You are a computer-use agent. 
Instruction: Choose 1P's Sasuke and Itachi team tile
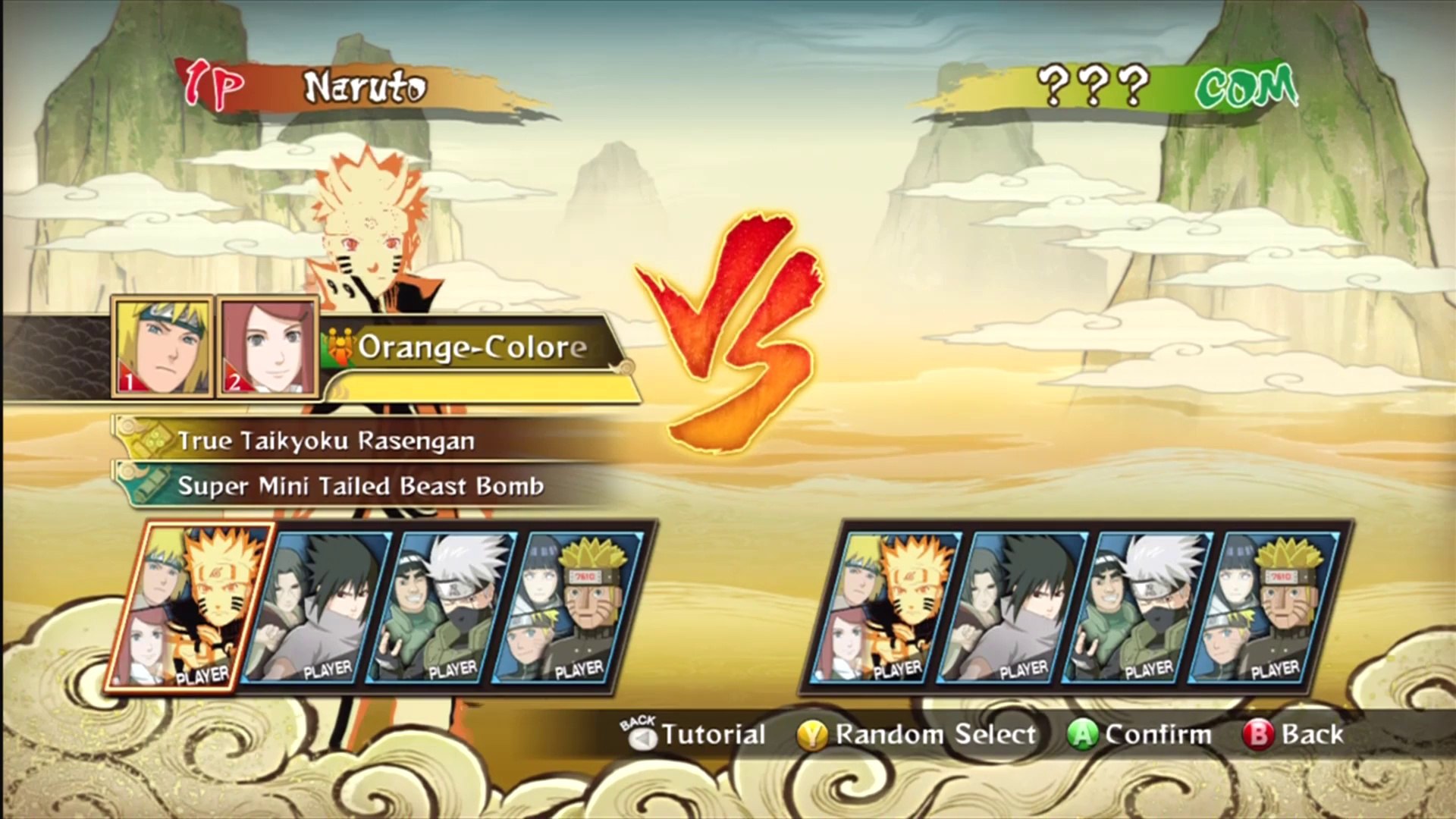tap(318, 607)
